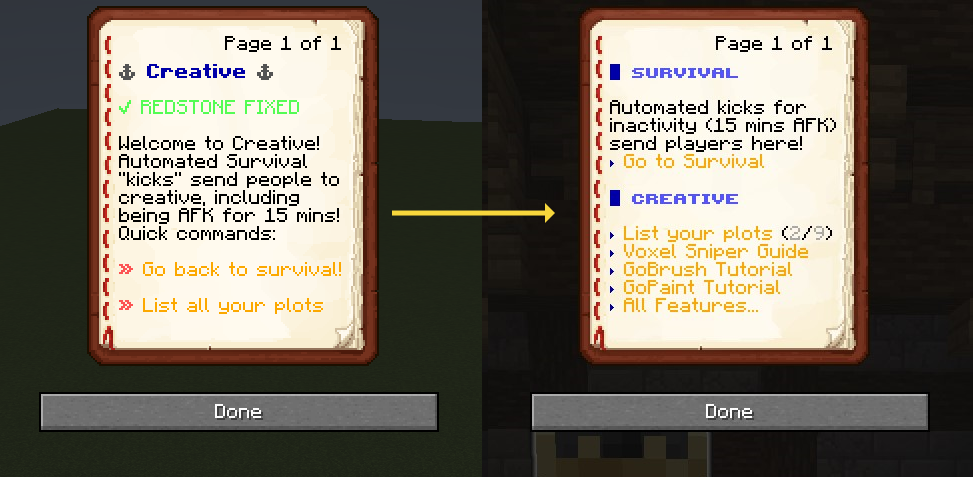Choose the "Go to Survival" link
973x477 pixels.
pyautogui.click(x=693, y=162)
